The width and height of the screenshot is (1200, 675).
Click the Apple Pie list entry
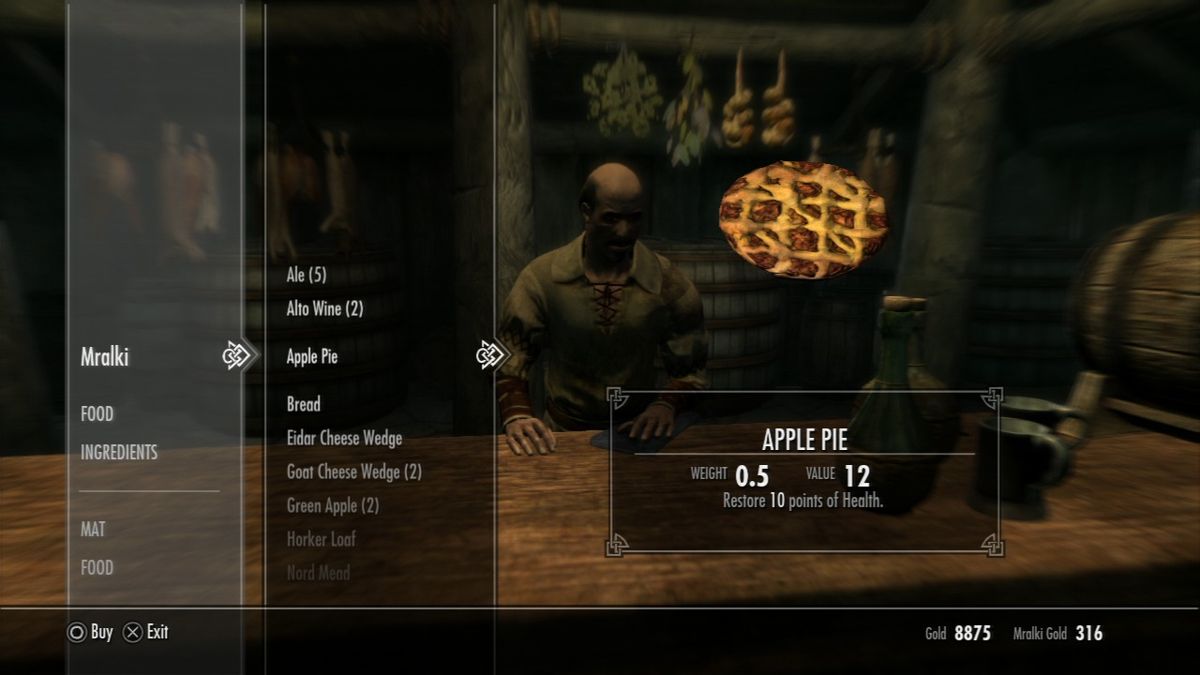312,357
